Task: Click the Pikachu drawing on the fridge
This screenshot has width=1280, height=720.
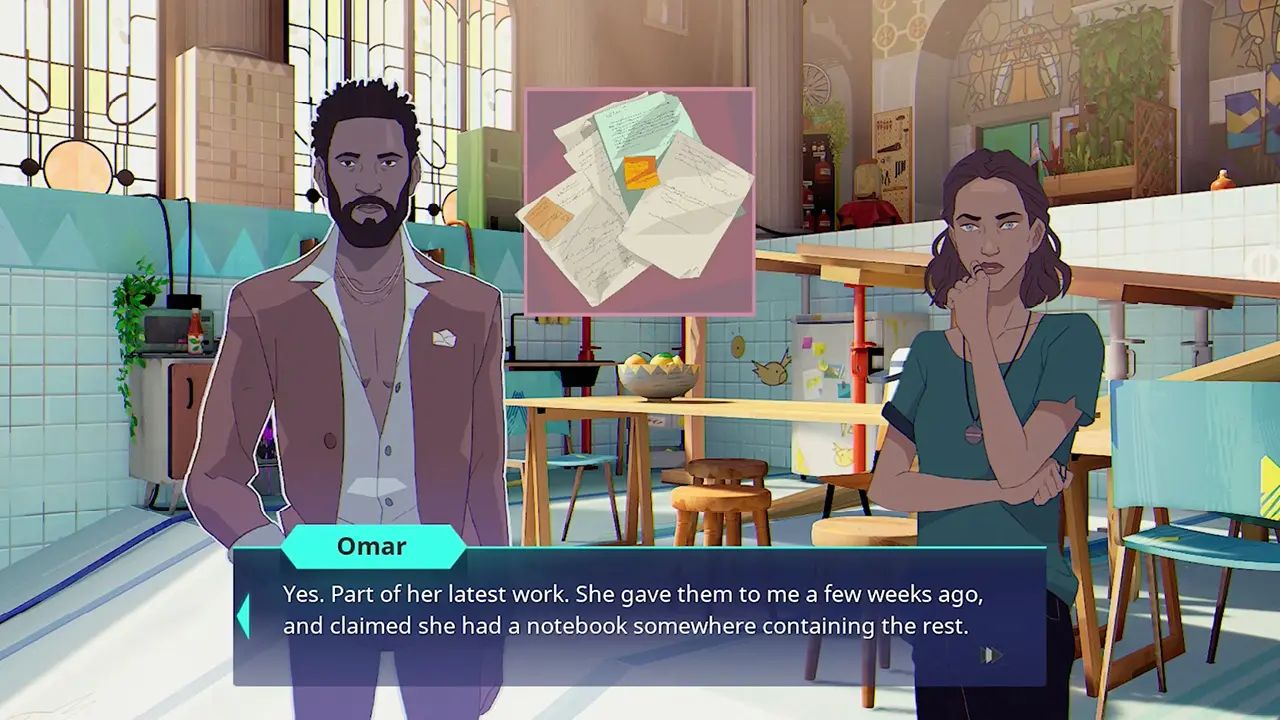Action: pos(843,453)
